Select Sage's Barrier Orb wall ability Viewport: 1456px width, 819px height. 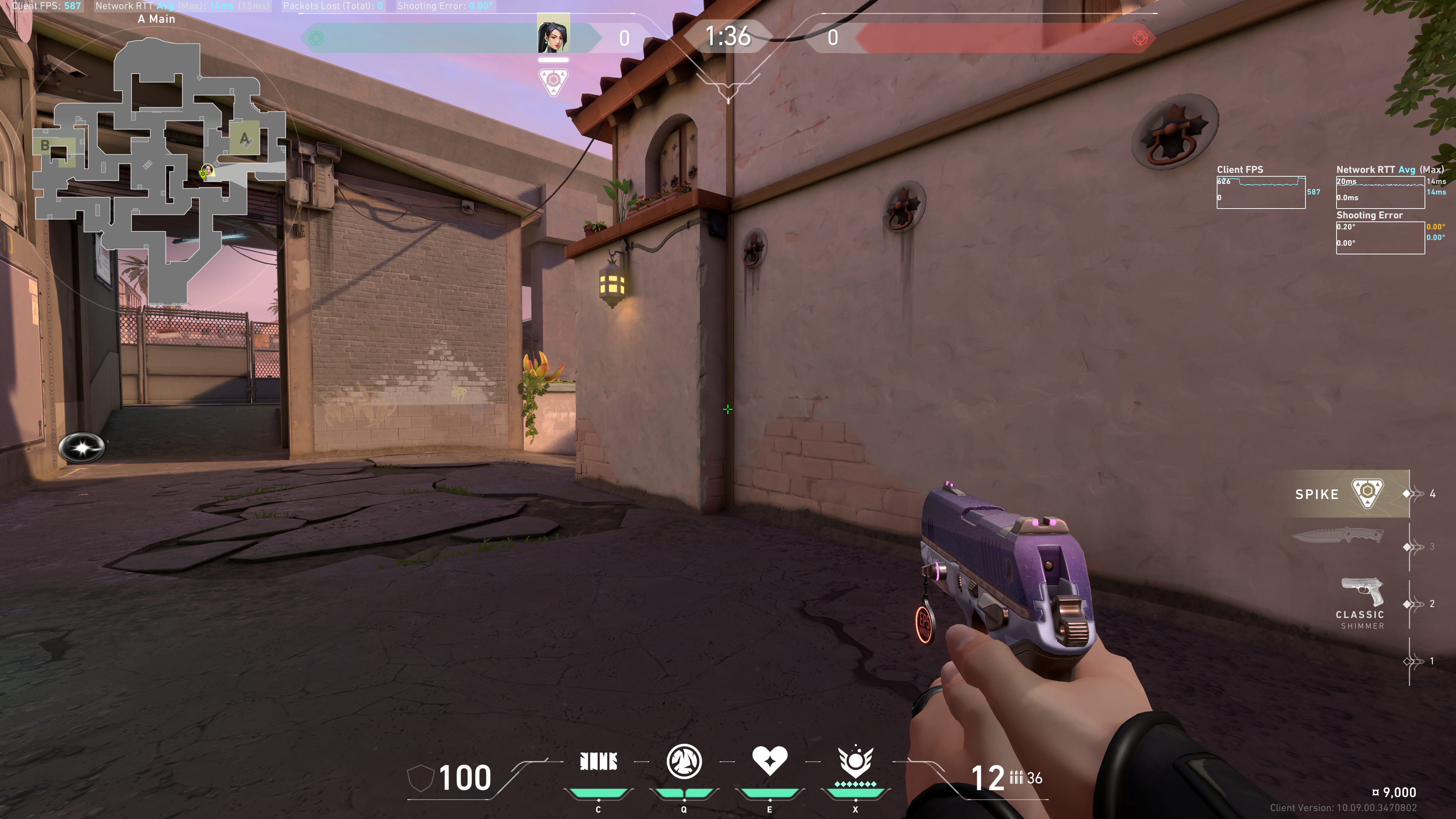(x=599, y=761)
